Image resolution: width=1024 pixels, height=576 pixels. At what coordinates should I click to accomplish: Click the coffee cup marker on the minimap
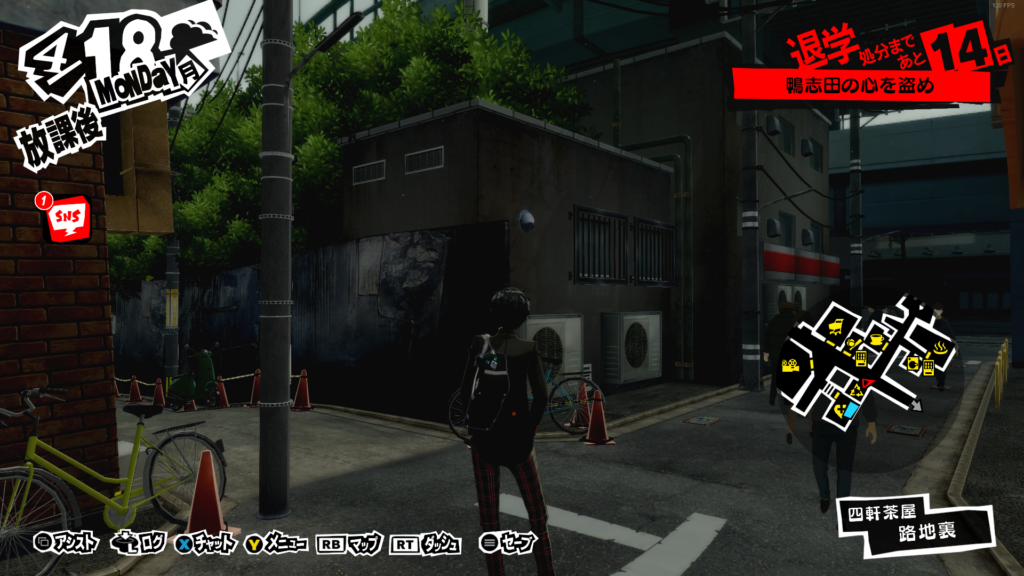(x=877, y=339)
